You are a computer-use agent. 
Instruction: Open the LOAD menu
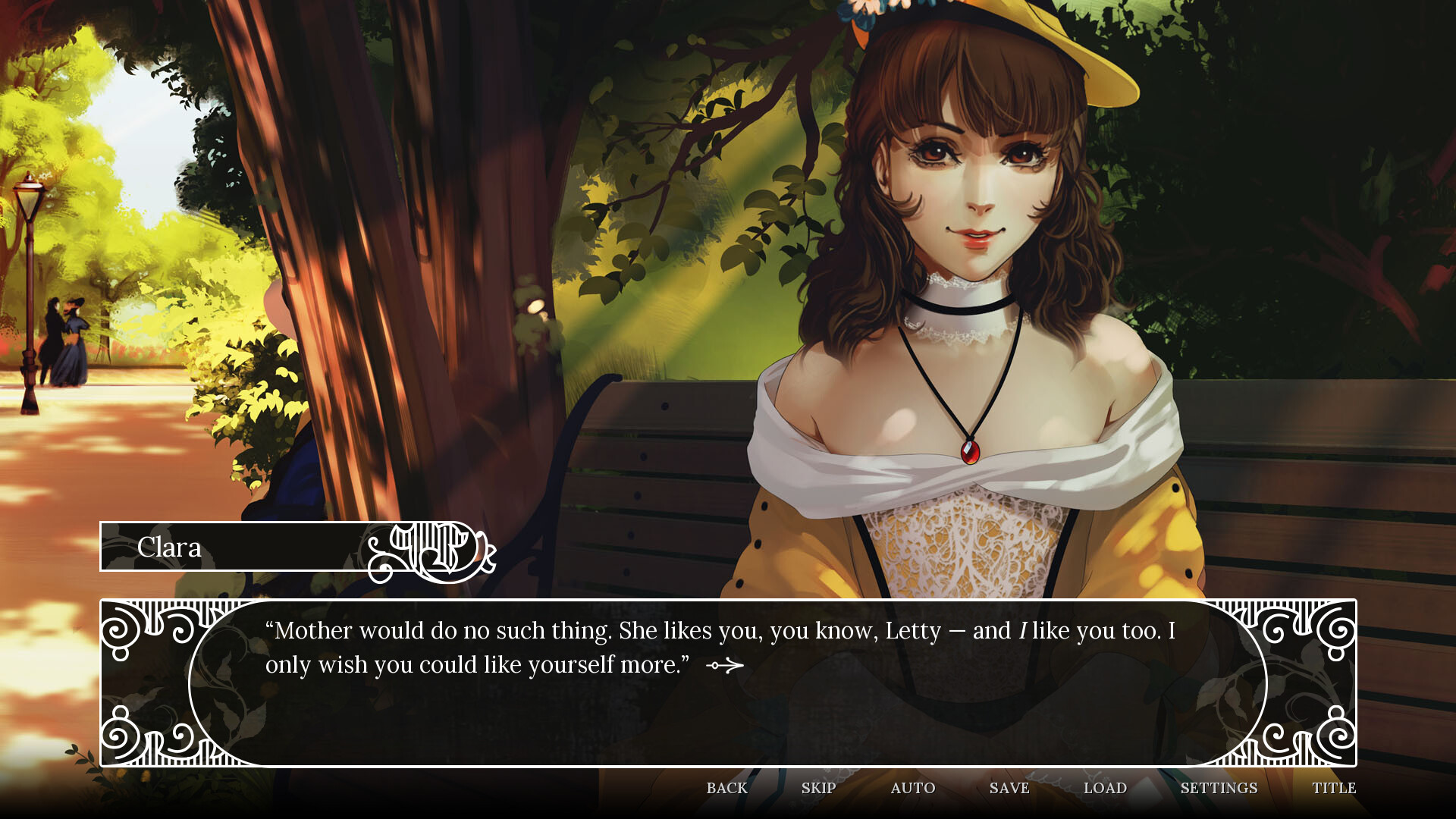coord(1106,789)
